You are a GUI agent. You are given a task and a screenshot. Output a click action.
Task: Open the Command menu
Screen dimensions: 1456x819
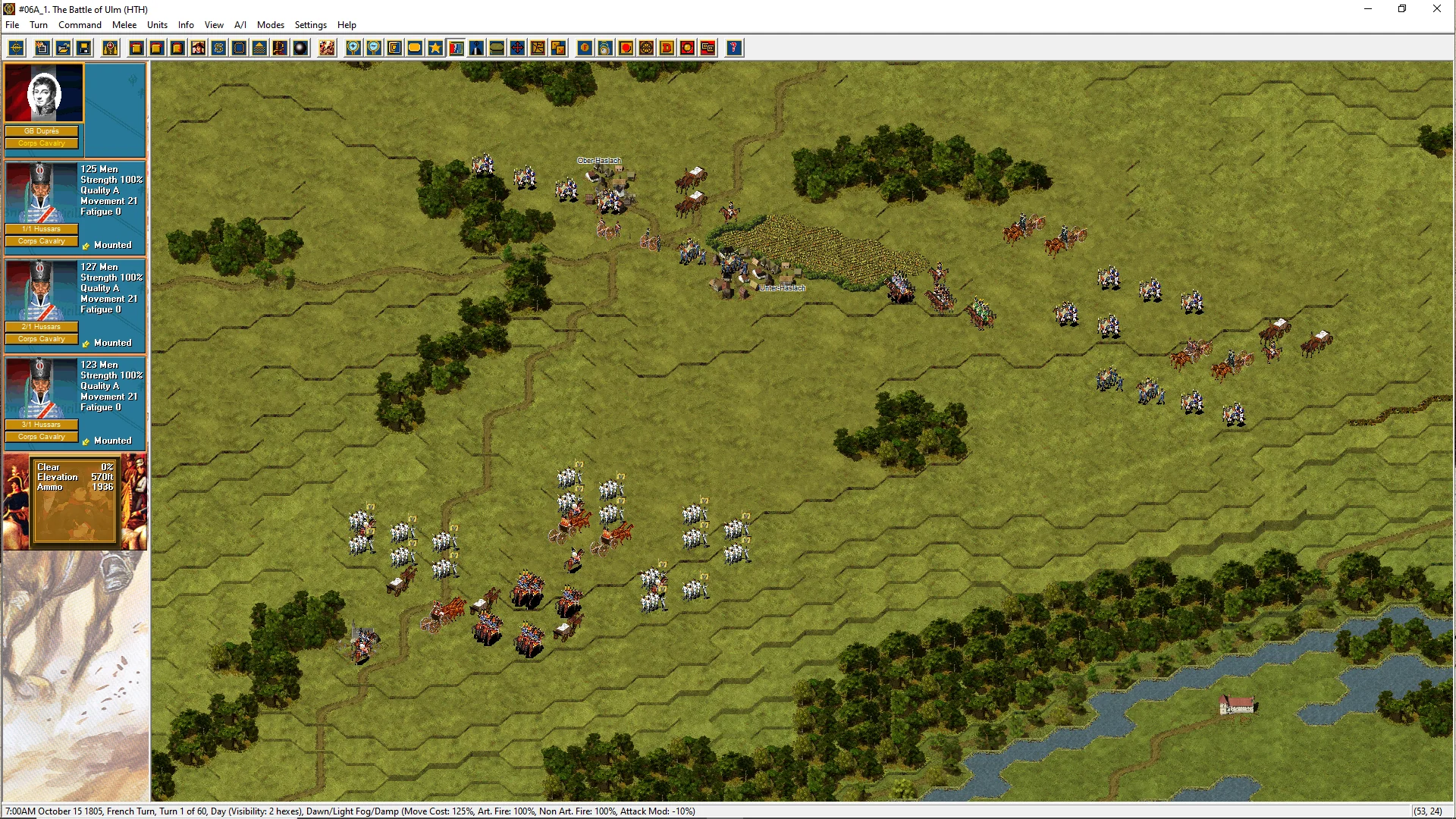80,25
